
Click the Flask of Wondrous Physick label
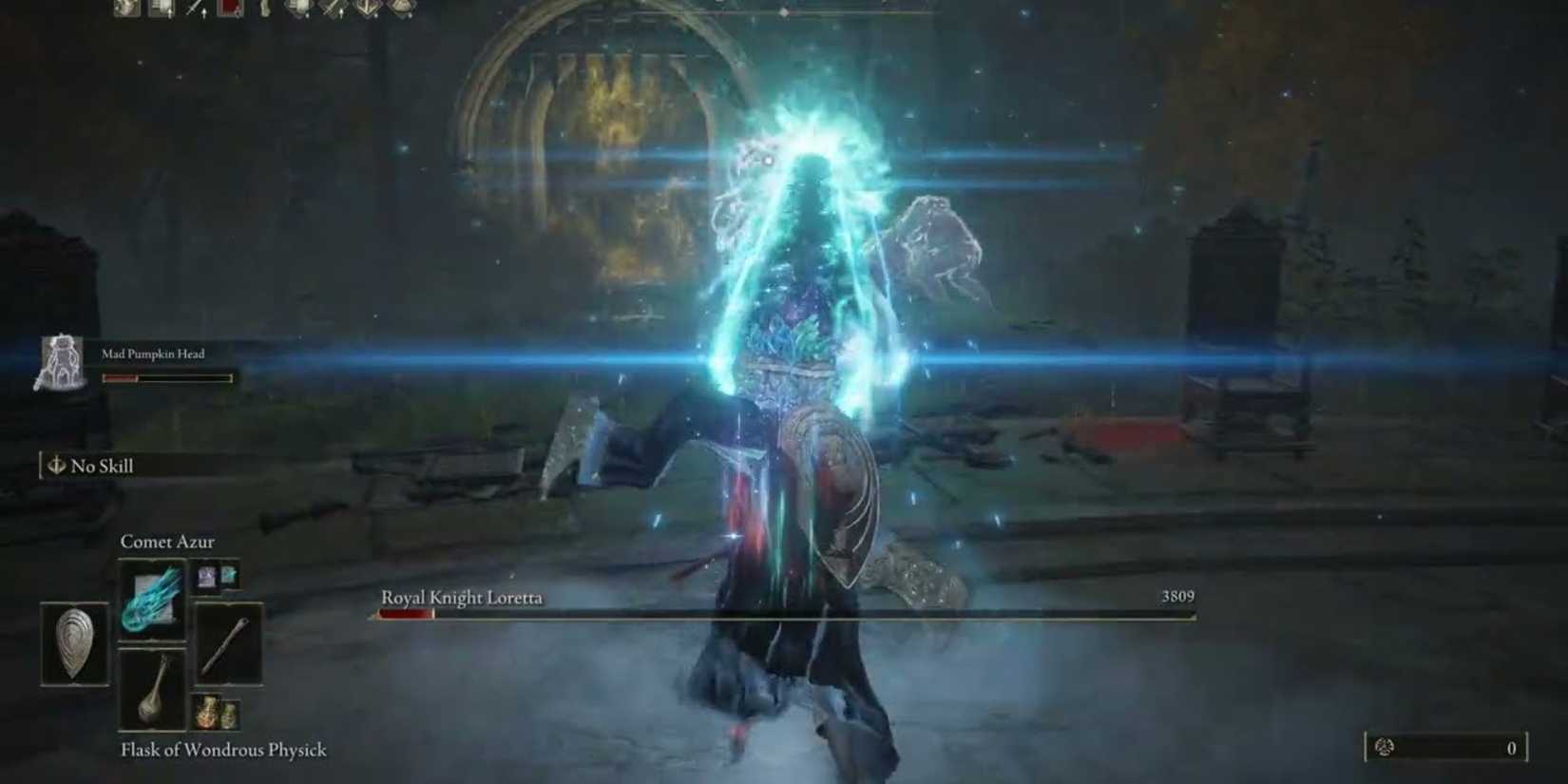[x=222, y=750]
